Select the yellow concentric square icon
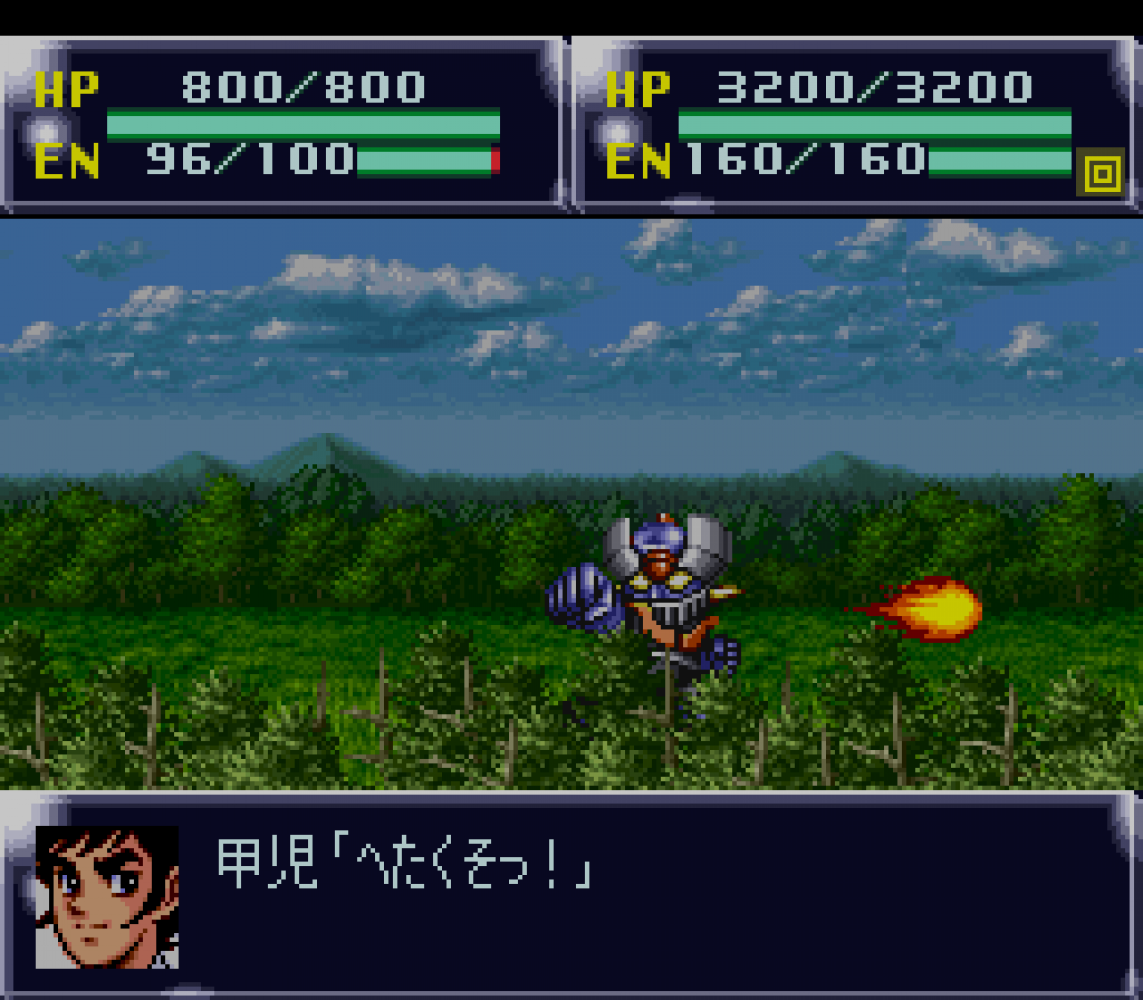The image size is (1143, 1000). (1101, 174)
